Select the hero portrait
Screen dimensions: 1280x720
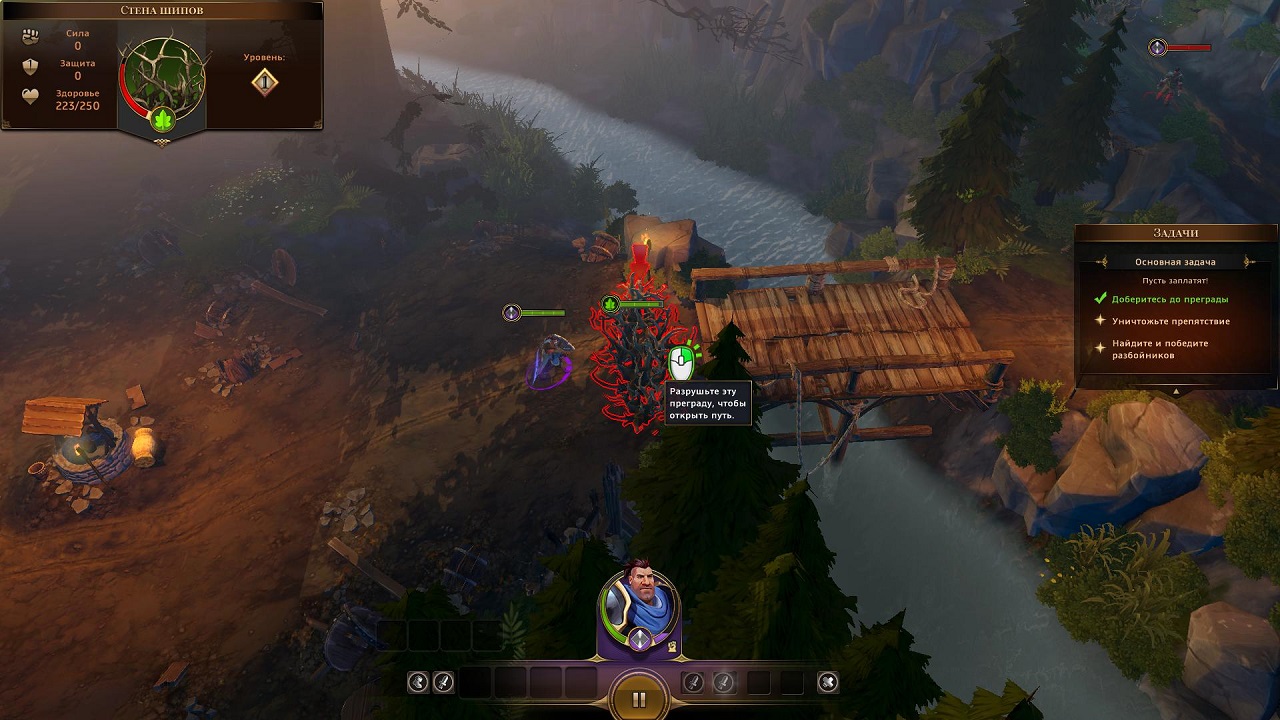638,602
